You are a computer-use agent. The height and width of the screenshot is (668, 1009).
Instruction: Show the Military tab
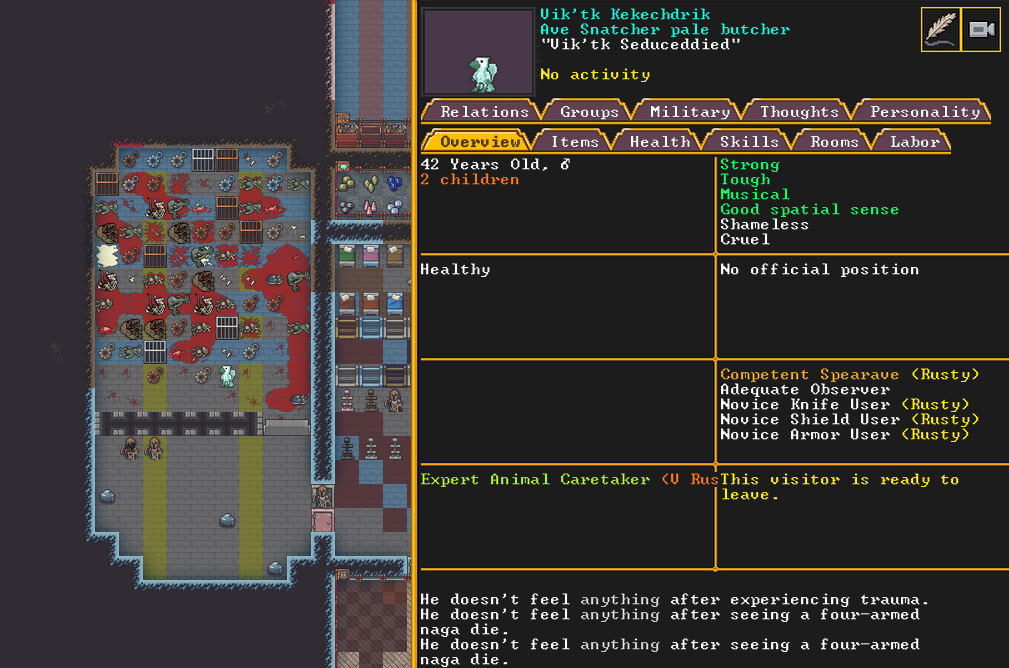coord(689,112)
